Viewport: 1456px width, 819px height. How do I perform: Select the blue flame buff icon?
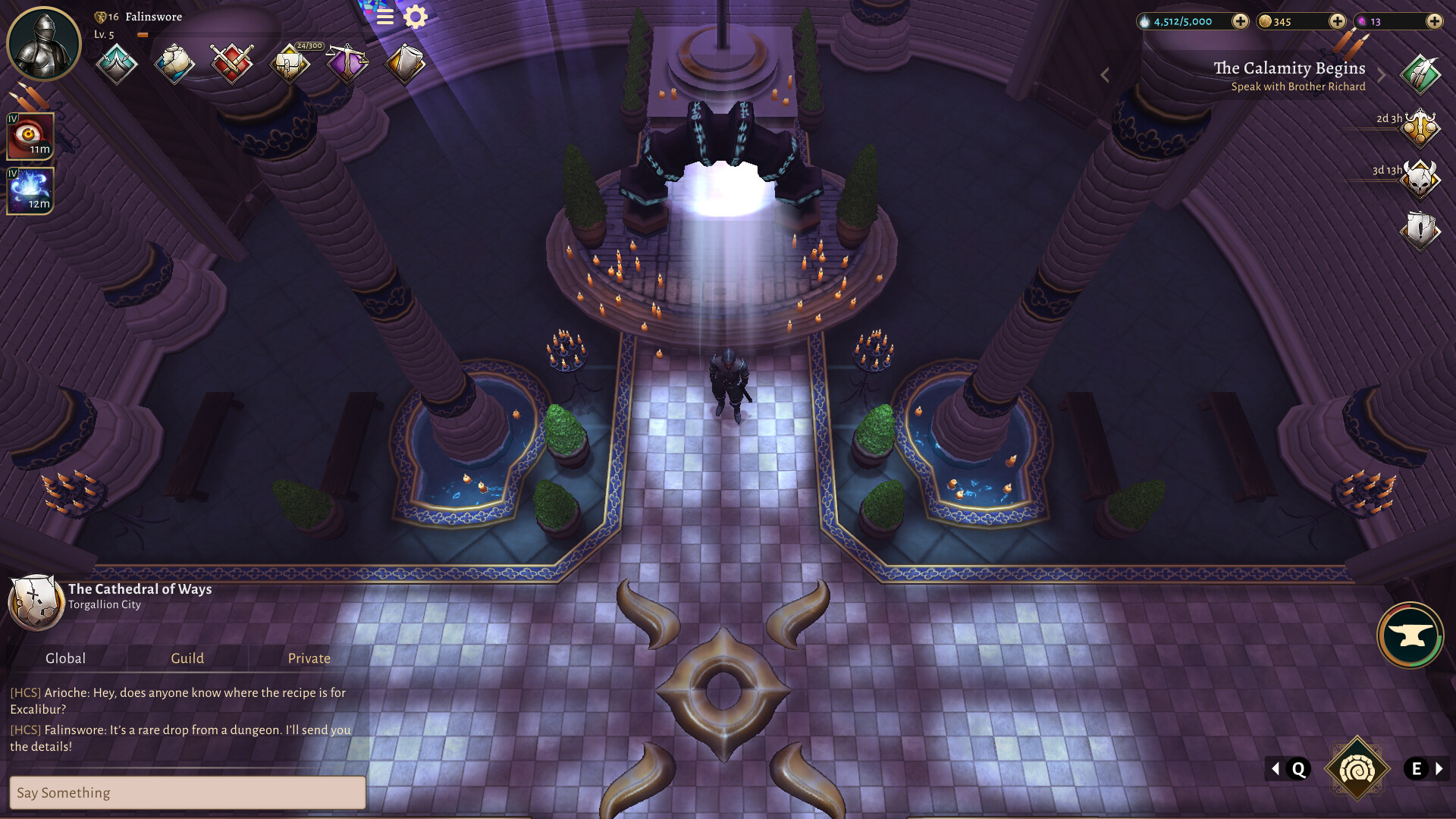pyautogui.click(x=30, y=190)
